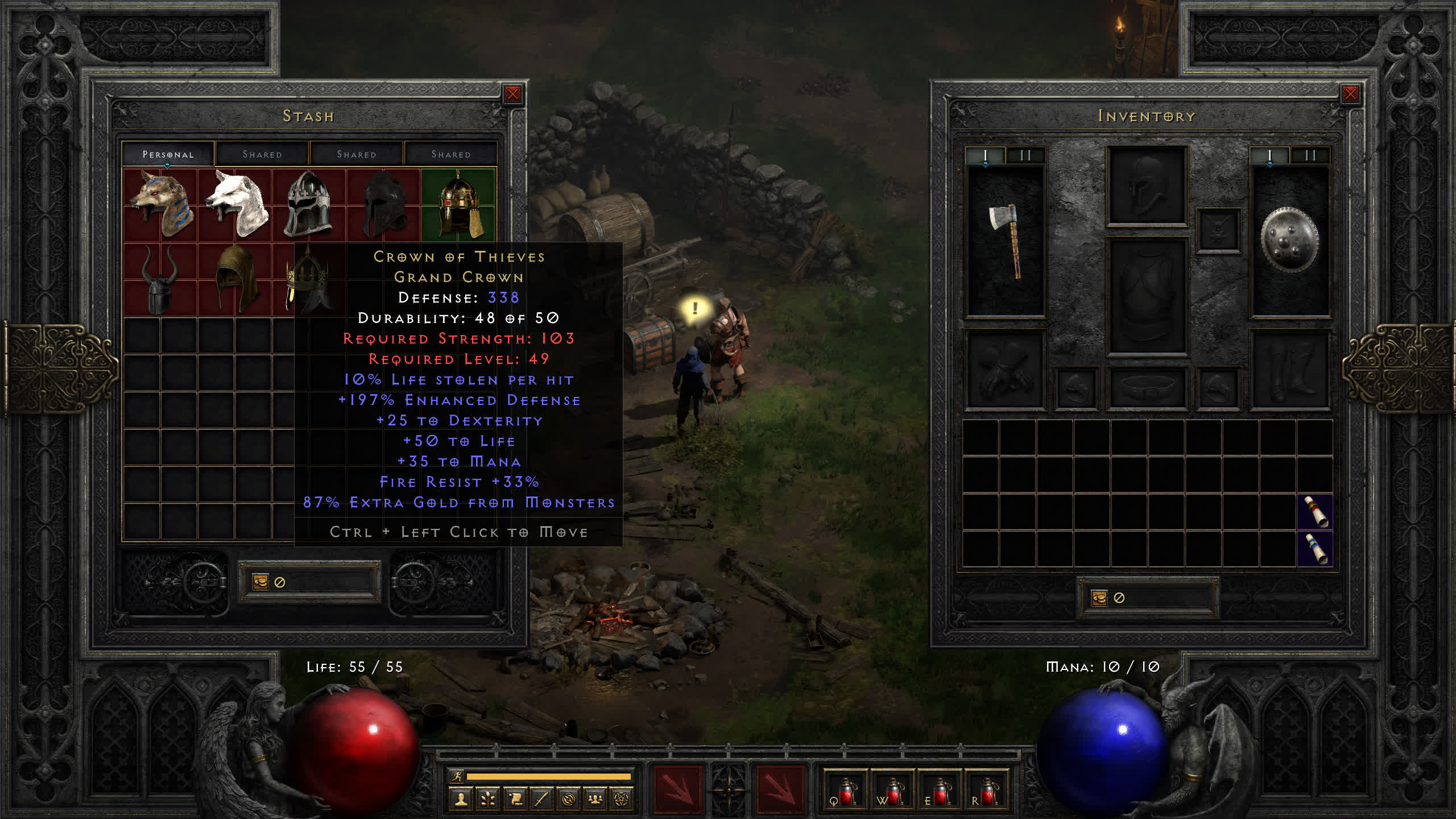The image size is (1456, 819).
Task: Close the Stash panel
Action: click(512, 94)
